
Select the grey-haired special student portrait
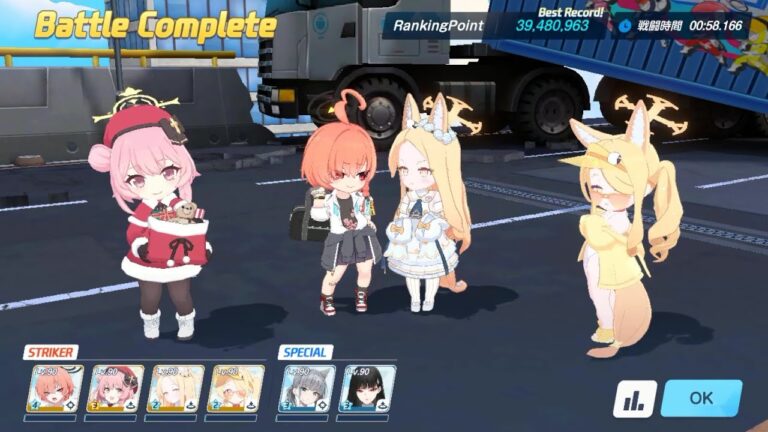tap(306, 388)
